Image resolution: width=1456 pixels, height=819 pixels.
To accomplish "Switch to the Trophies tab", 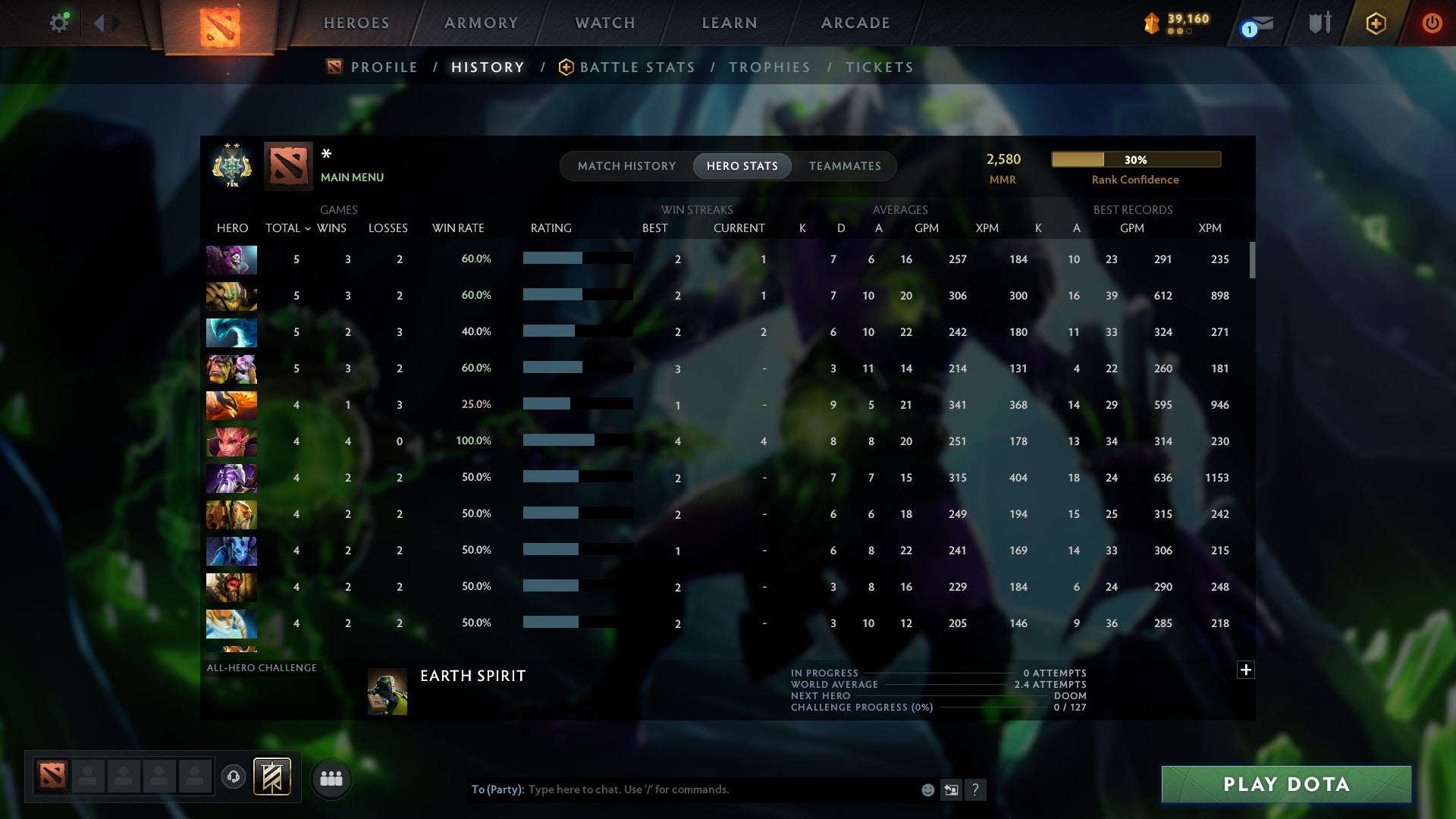I will tap(769, 67).
